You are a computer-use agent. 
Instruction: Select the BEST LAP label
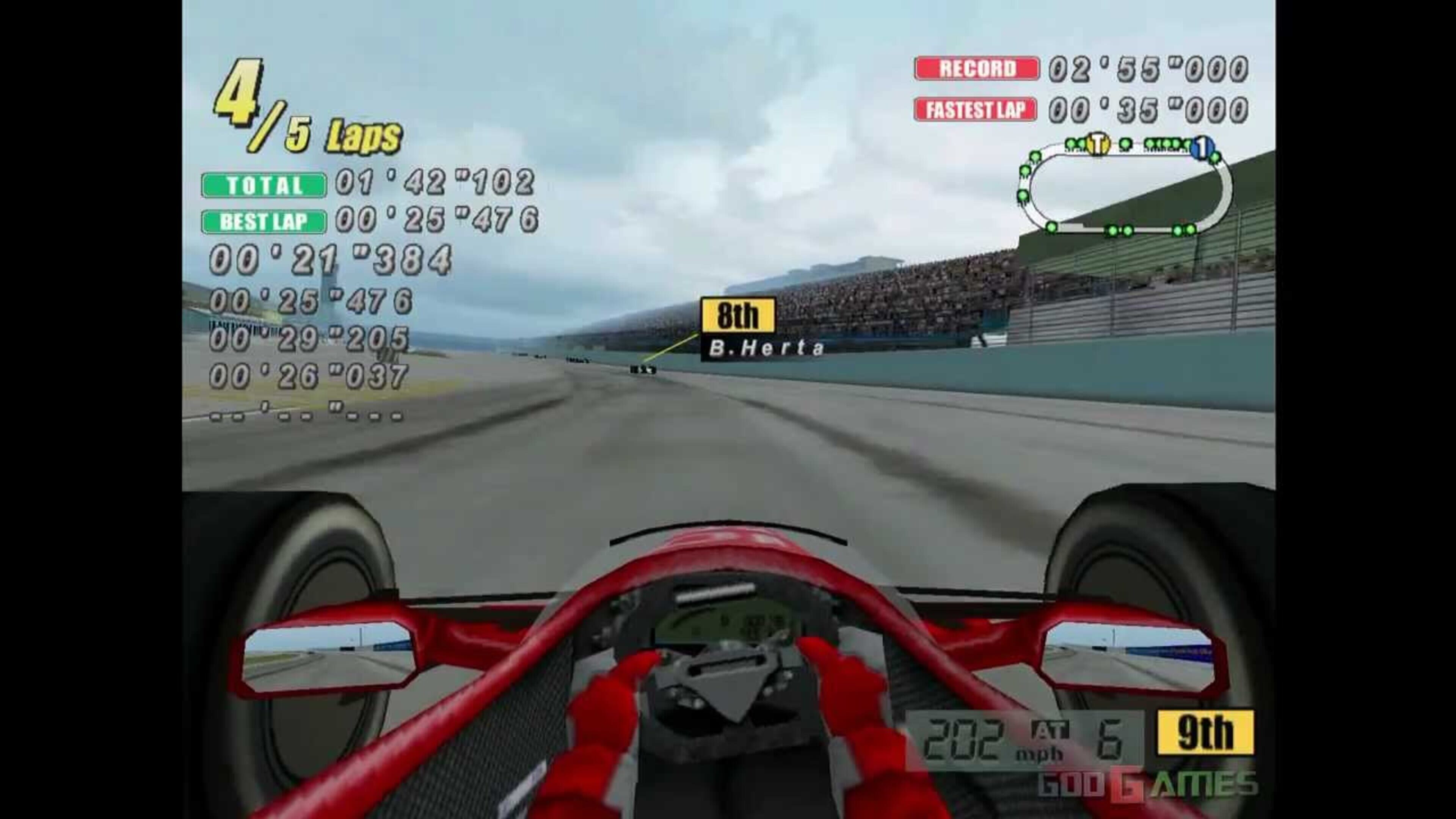click(x=262, y=222)
